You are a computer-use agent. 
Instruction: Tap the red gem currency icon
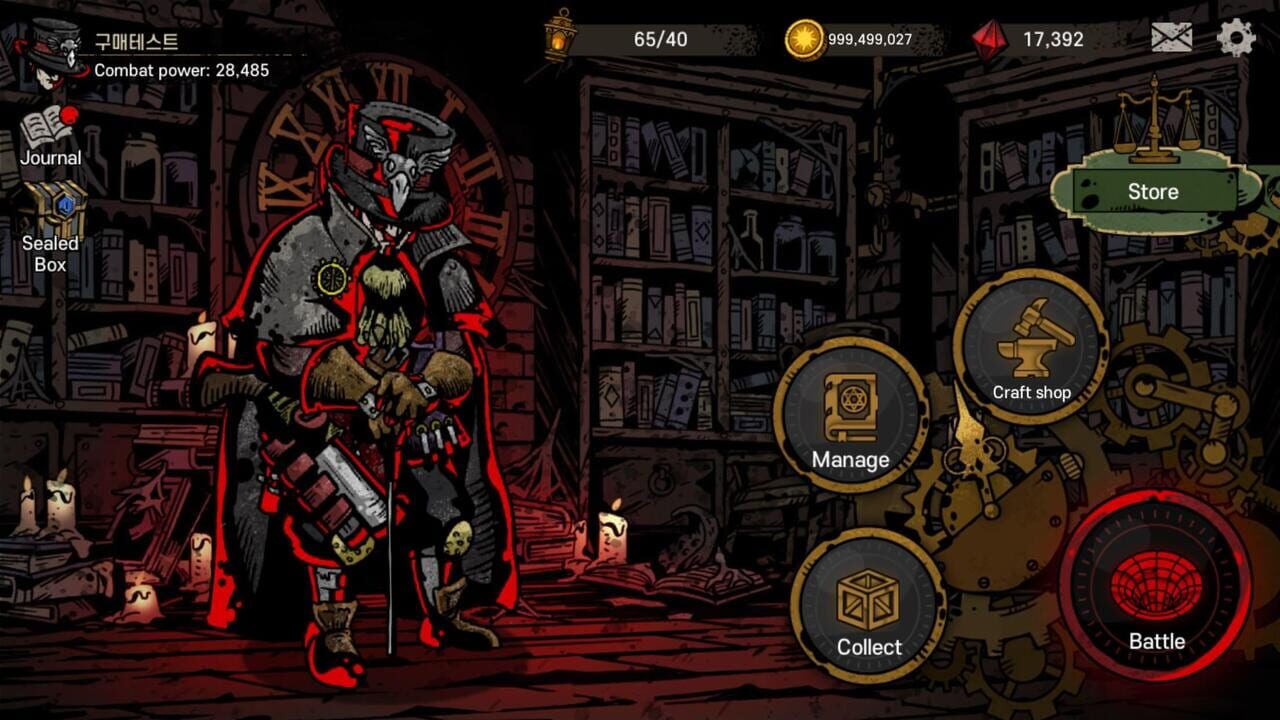point(990,38)
